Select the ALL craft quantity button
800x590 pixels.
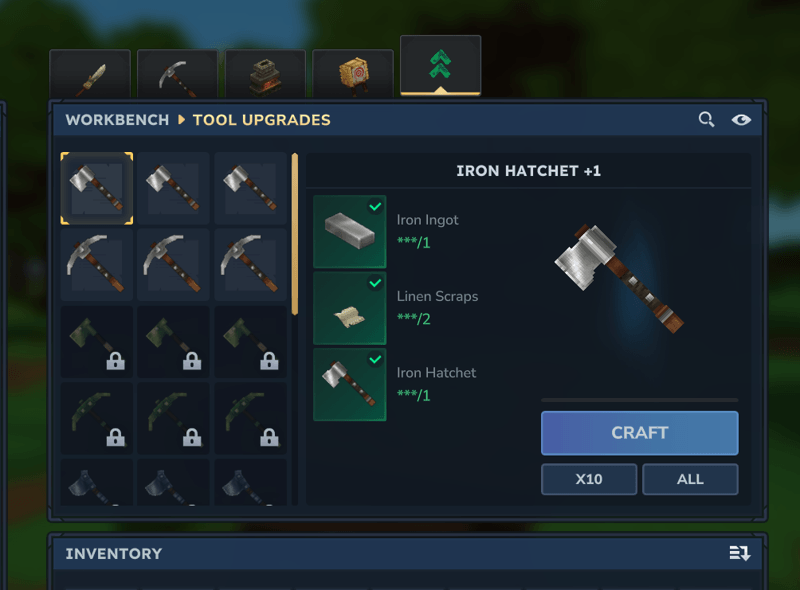point(690,479)
